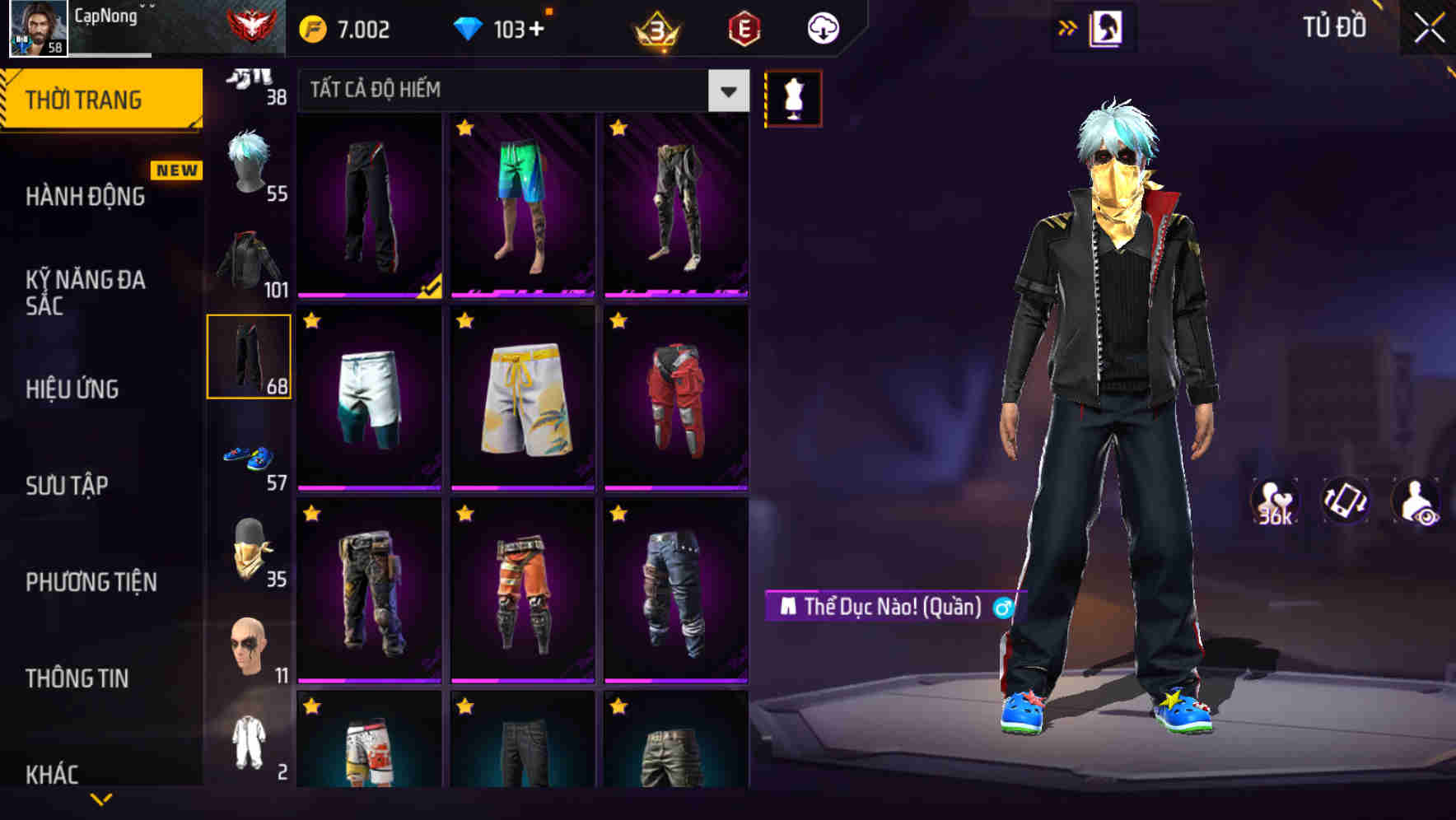This screenshot has height=820, width=1456.
Task: Expand the sidebar using the bottom down arrow
Action: click(x=101, y=799)
